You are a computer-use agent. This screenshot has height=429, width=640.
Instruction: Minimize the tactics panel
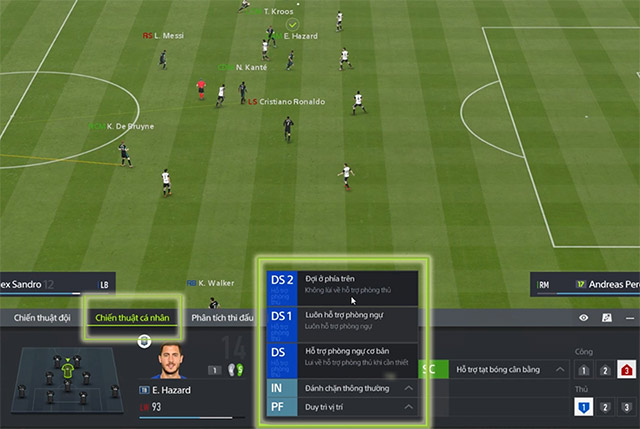point(628,318)
